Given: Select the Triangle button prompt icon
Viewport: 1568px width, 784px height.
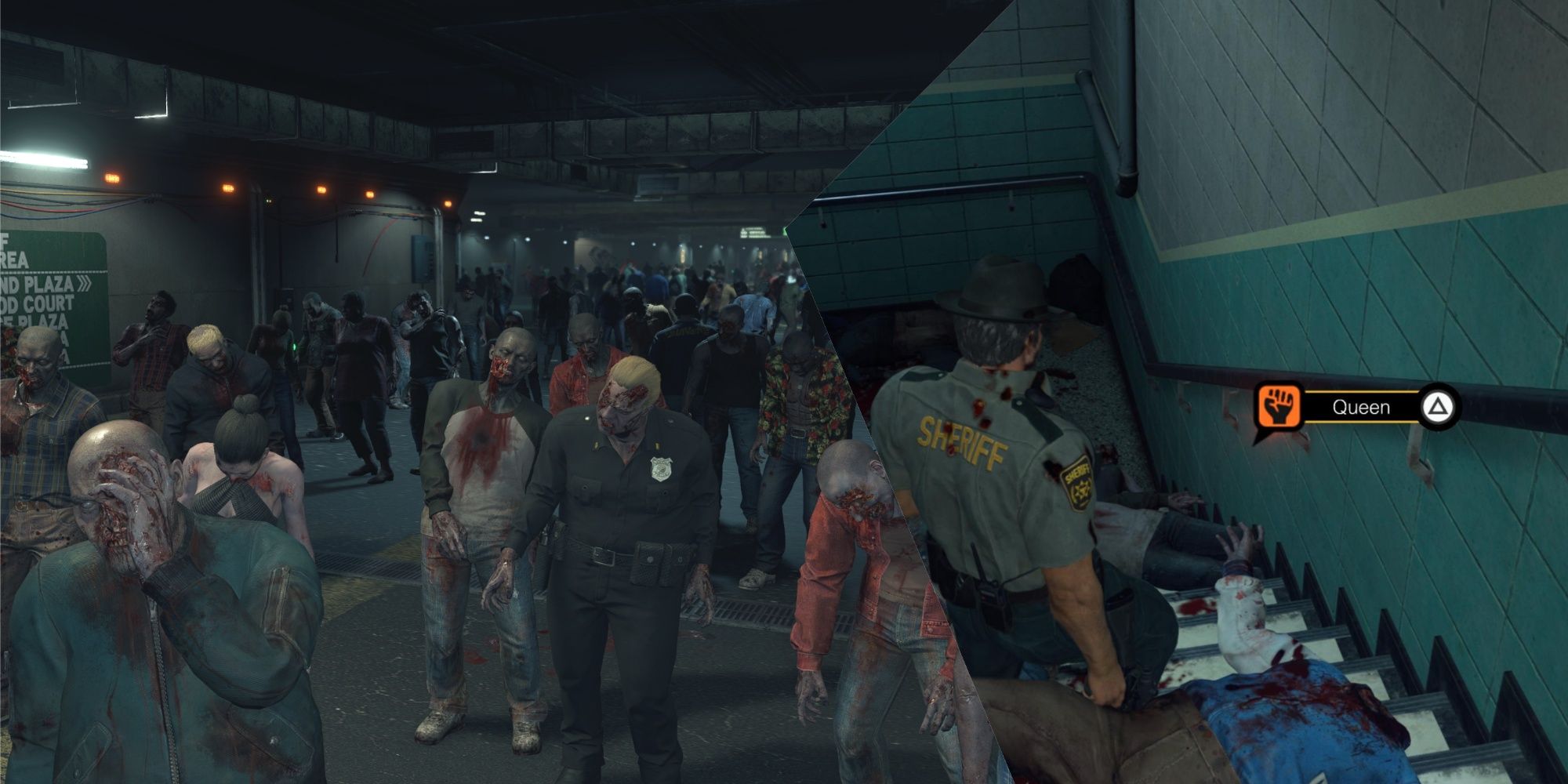Looking at the screenshot, I should click(x=1437, y=405).
